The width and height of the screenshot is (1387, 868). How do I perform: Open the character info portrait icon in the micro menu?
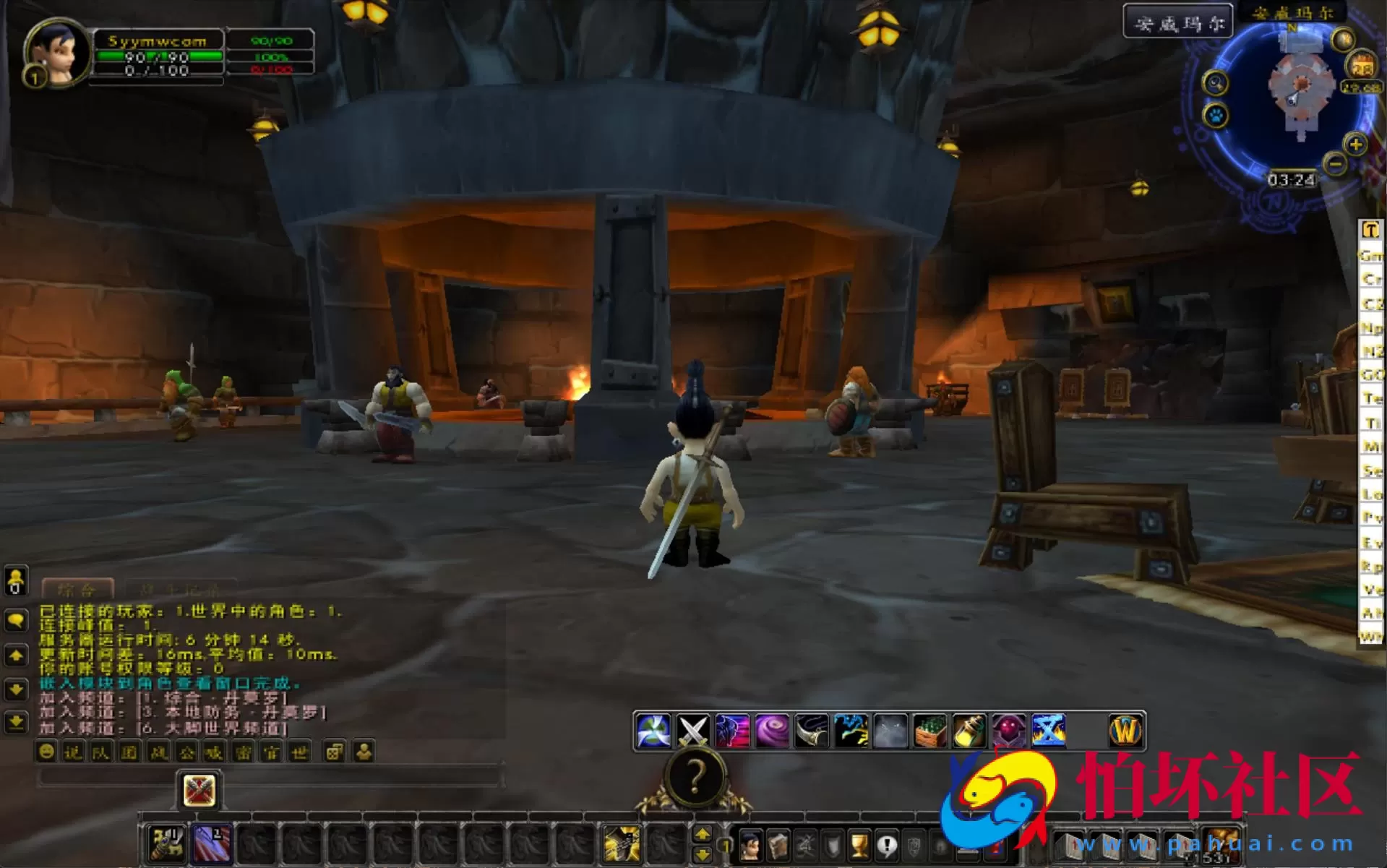pyautogui.click(x=752, y=846)
